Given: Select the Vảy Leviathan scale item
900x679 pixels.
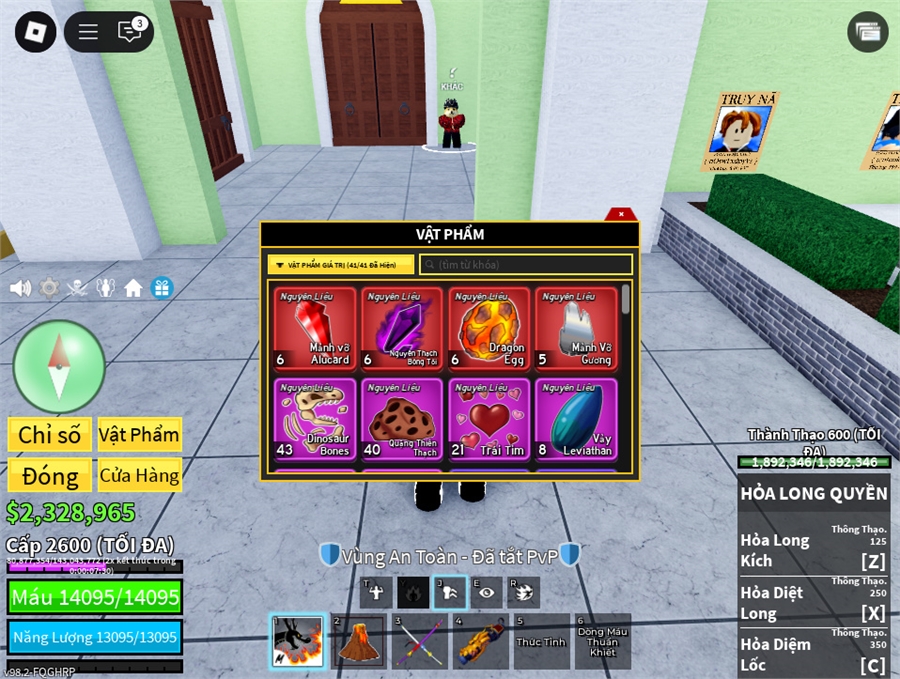Looking at the screenshot, I should [x=575, y=420].
